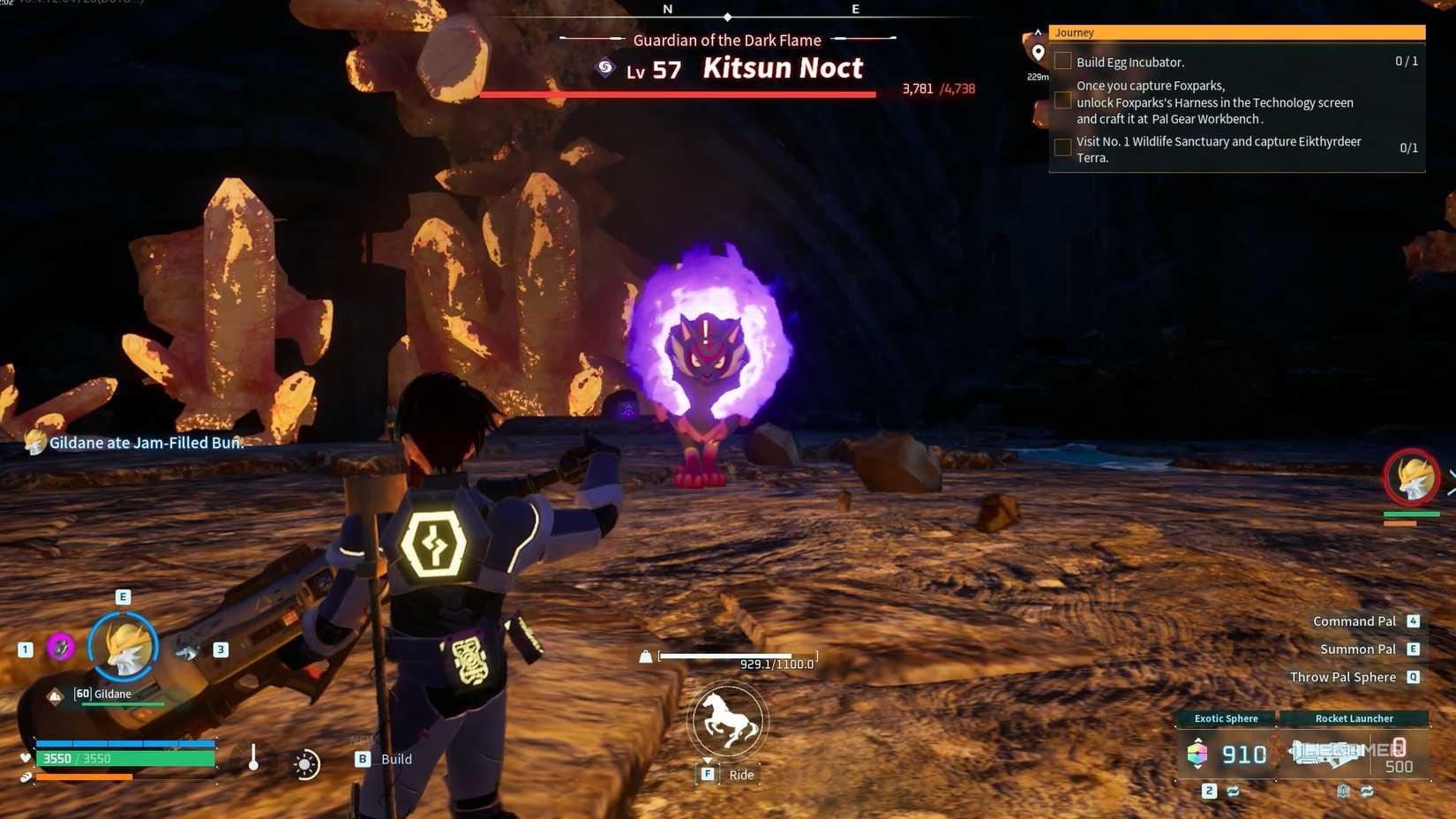Image resolution: width=1456 pixels, height=819 pixels.
Task: Click the reload arrows icon under Rocket Launcher
Action: [1367, 791]
